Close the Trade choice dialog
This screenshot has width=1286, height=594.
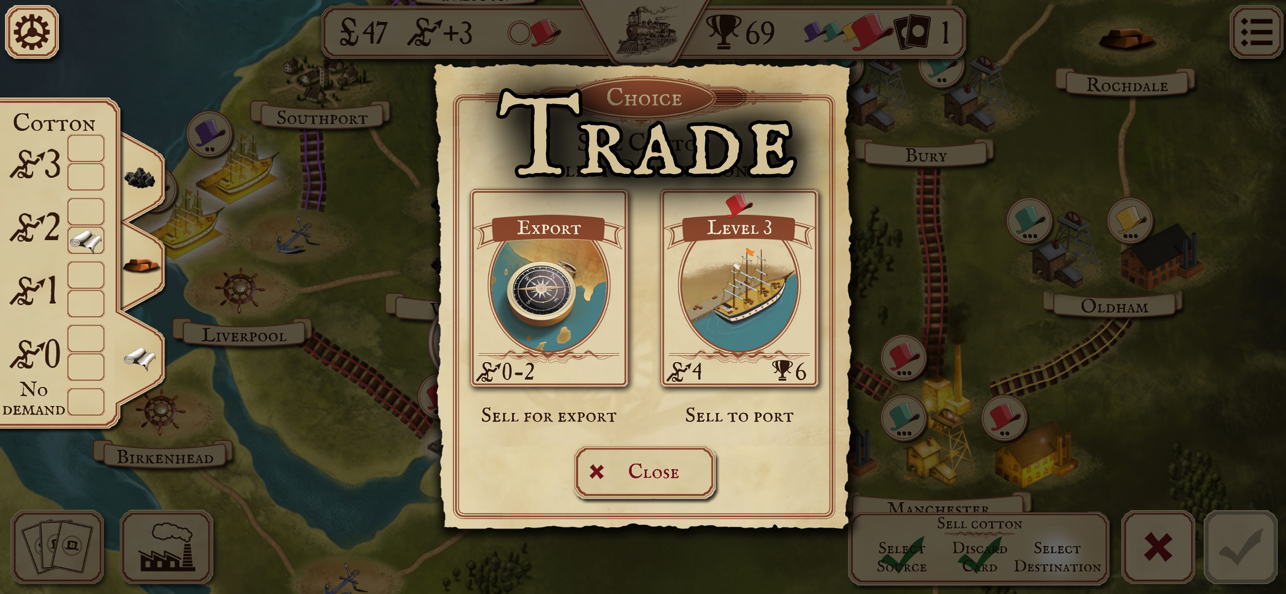point(645,472)
